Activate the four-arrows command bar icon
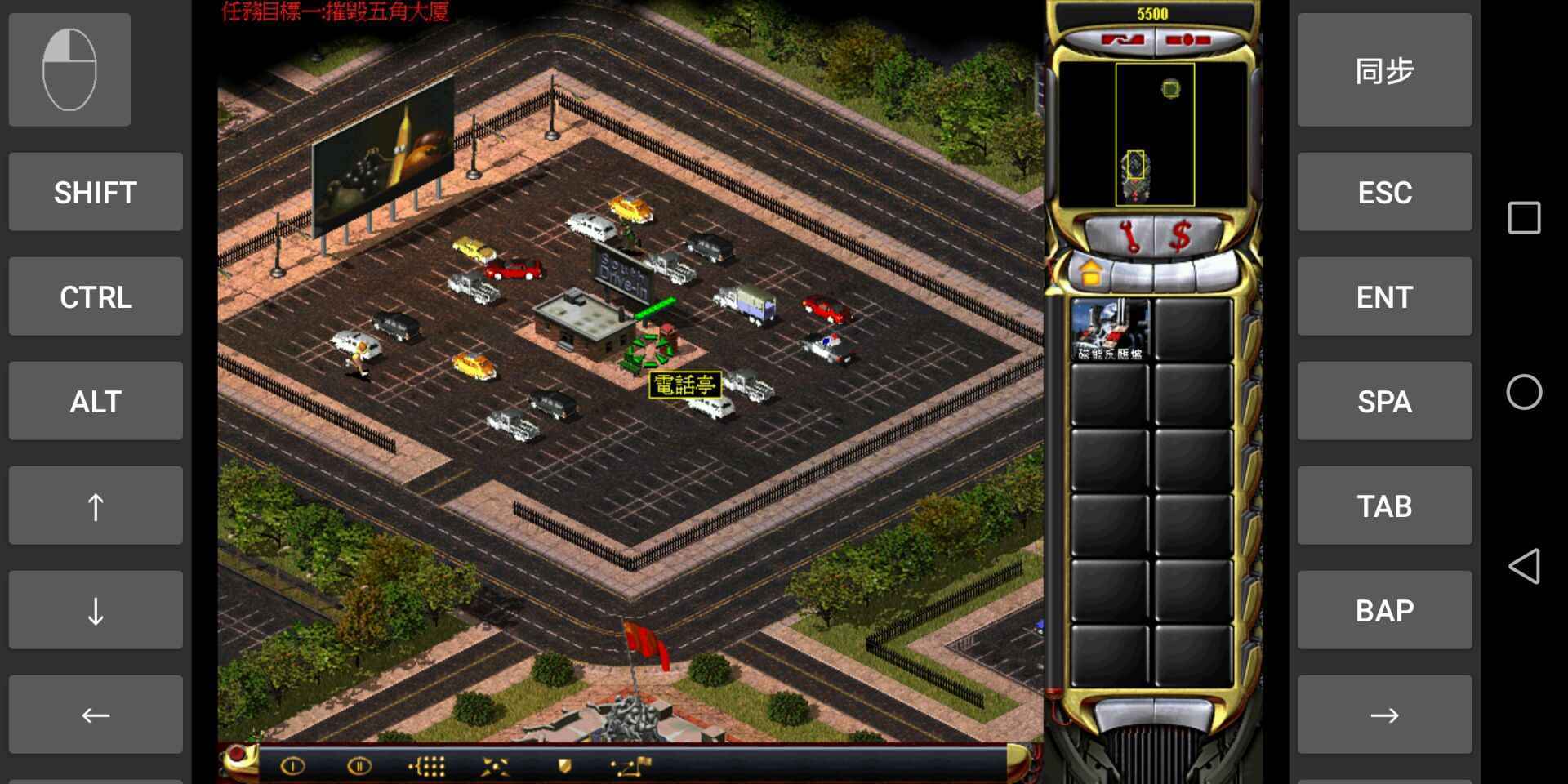Image resolution: width=1568 pixels, height=784 pixels. pos(495,766)
